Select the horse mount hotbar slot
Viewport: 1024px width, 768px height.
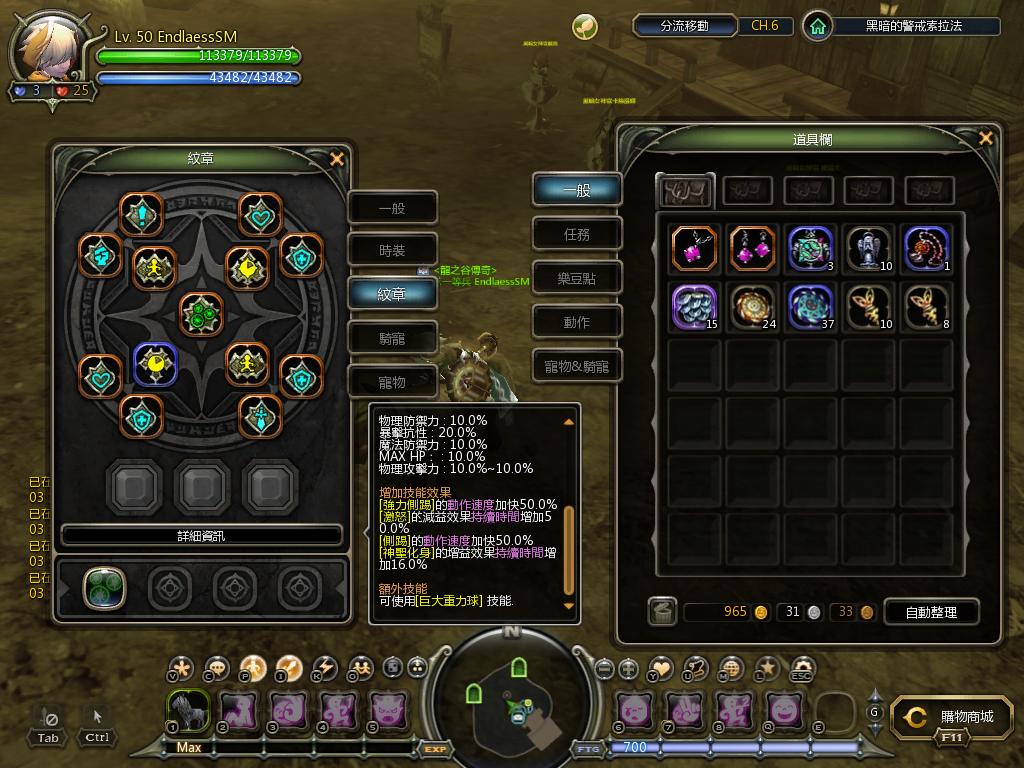point(188,710)
